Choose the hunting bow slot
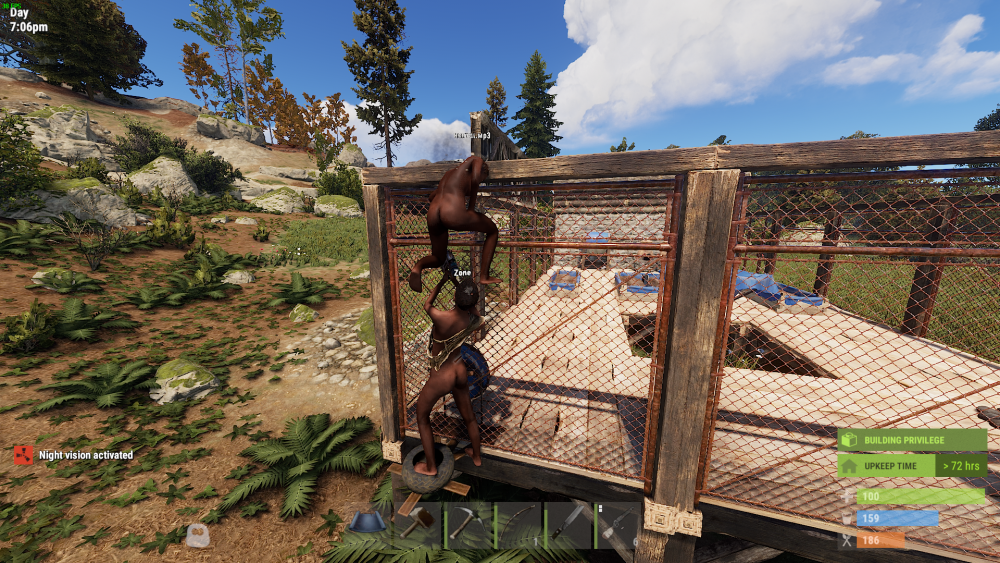Screen dimensions: 1000x563 (517, 524)
